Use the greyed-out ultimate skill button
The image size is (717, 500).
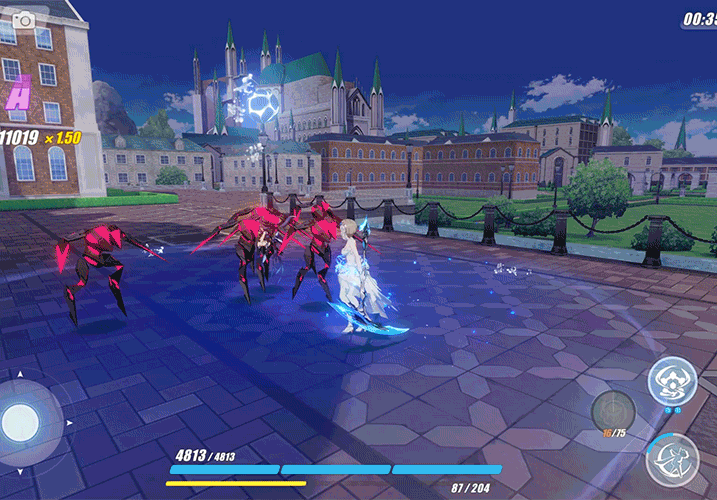point(610,411)
